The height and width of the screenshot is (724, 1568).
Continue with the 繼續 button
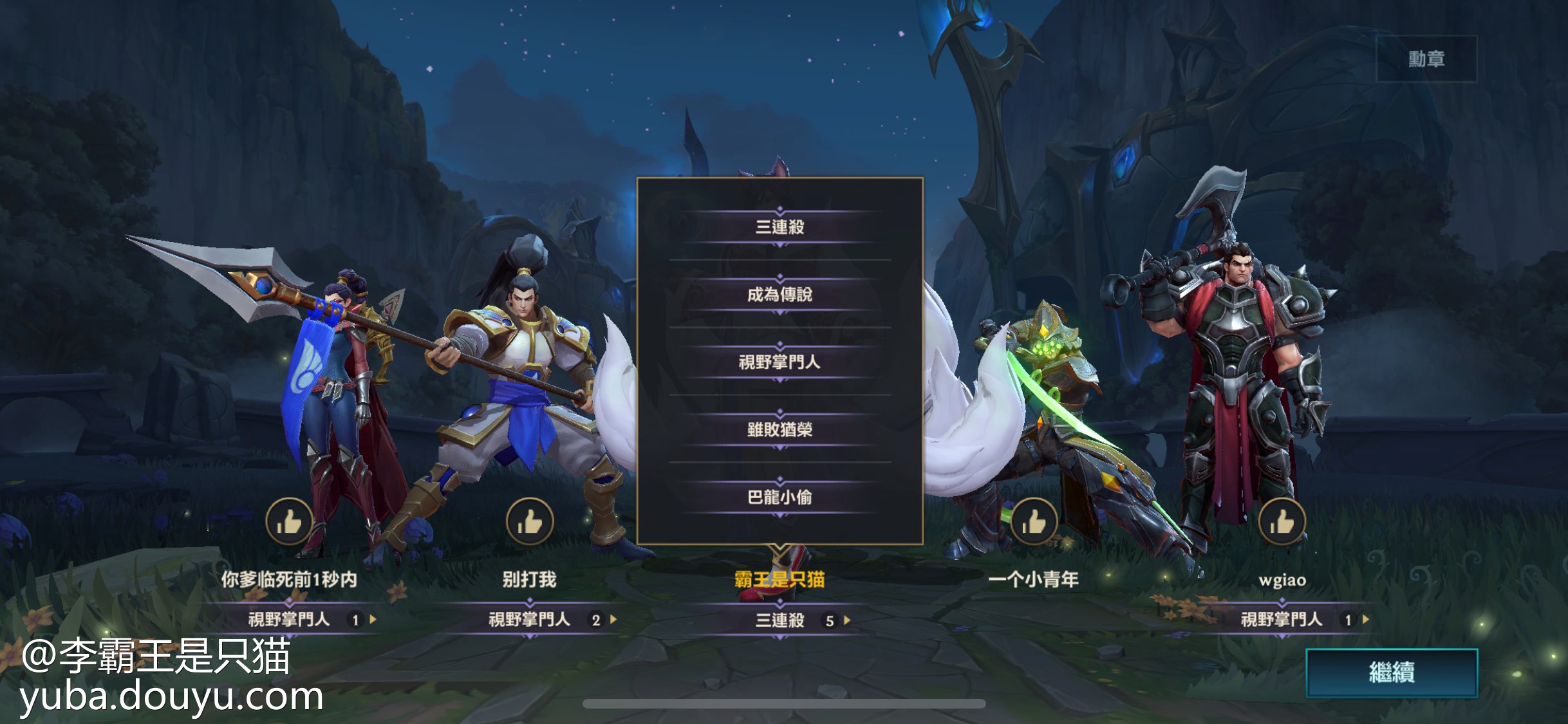point(1391,673)
